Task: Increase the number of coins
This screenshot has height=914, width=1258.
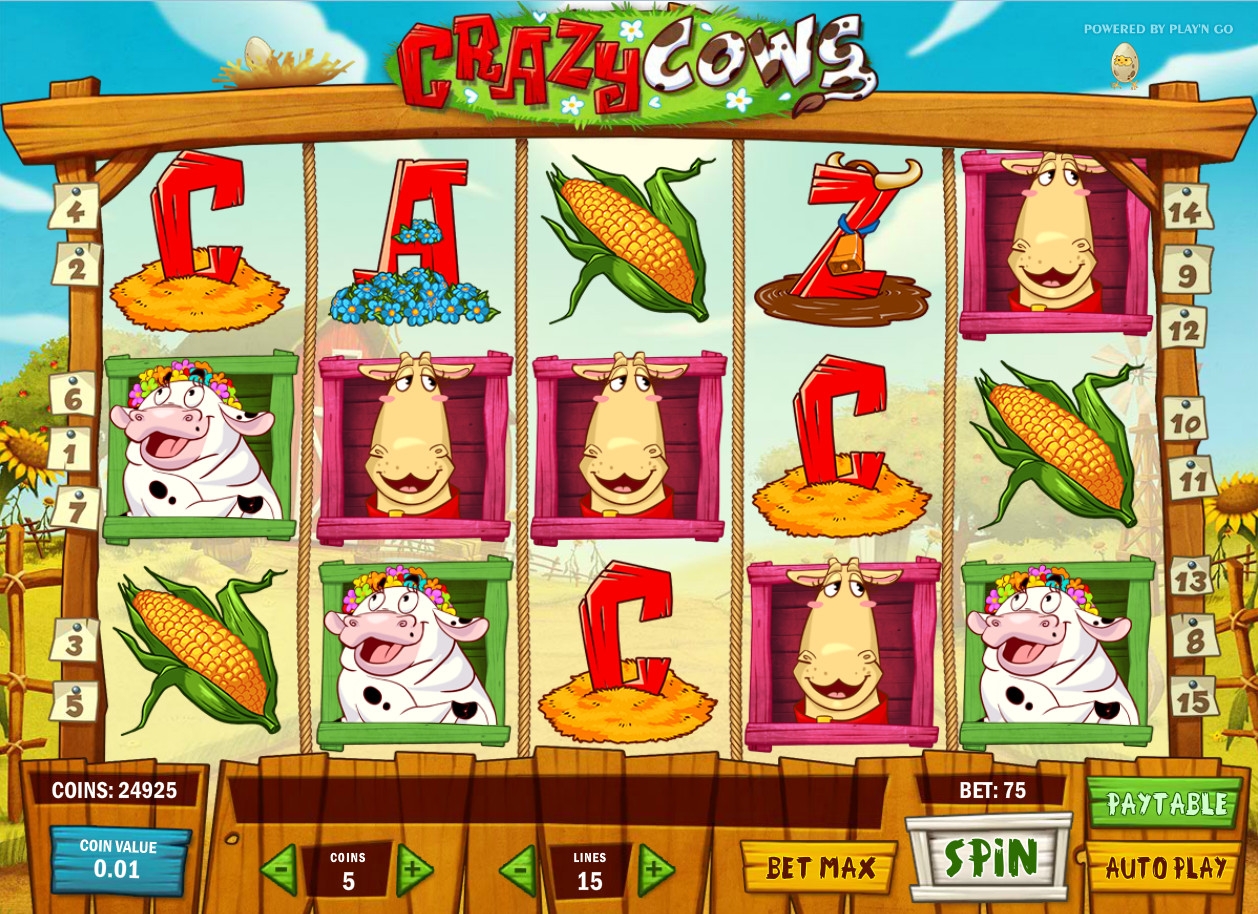Action: click(x=414, y=870)
